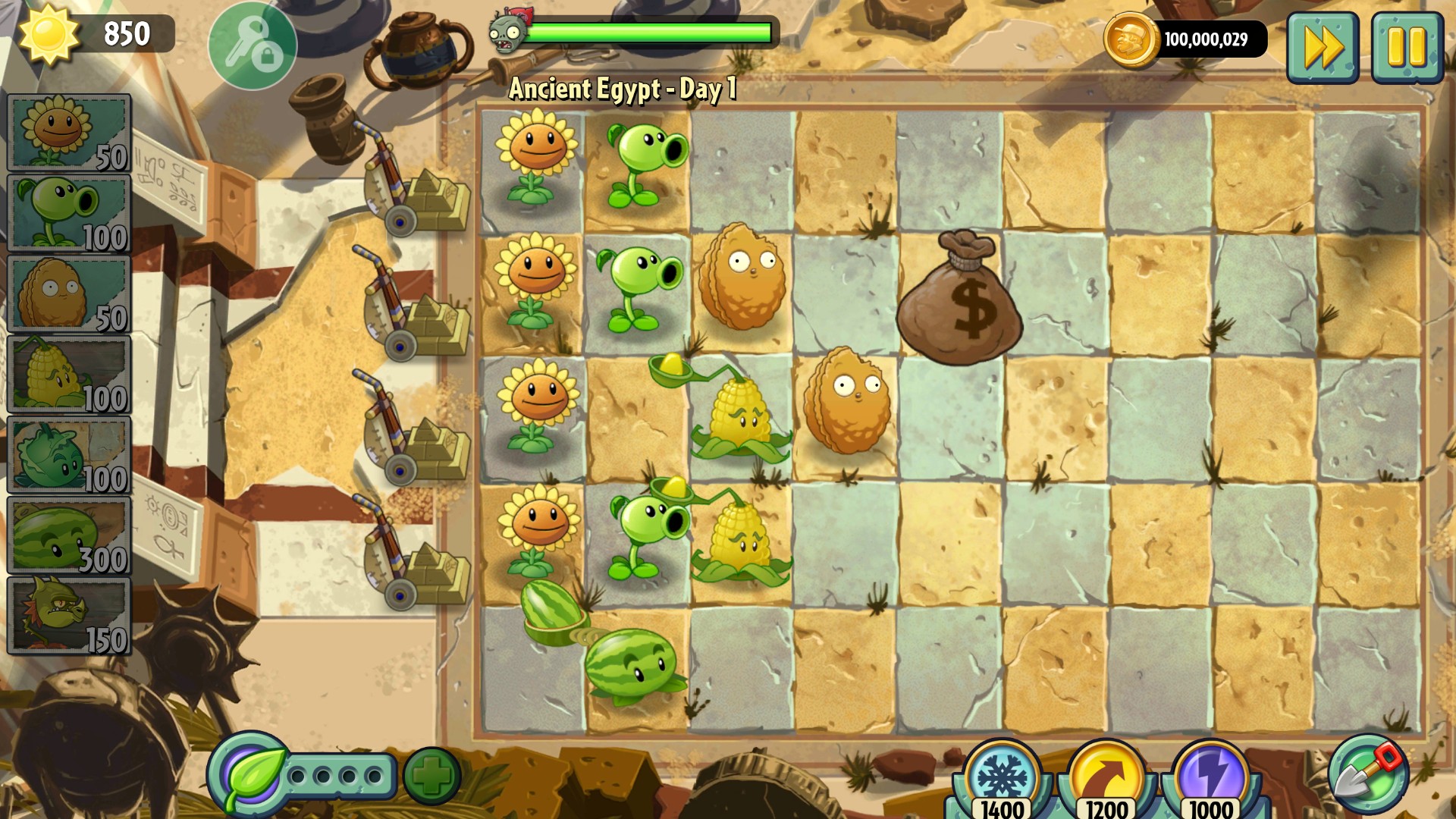Select the Kernel-pult seed packet
Screen dimensions: 1456x819
tap(68, 375)
